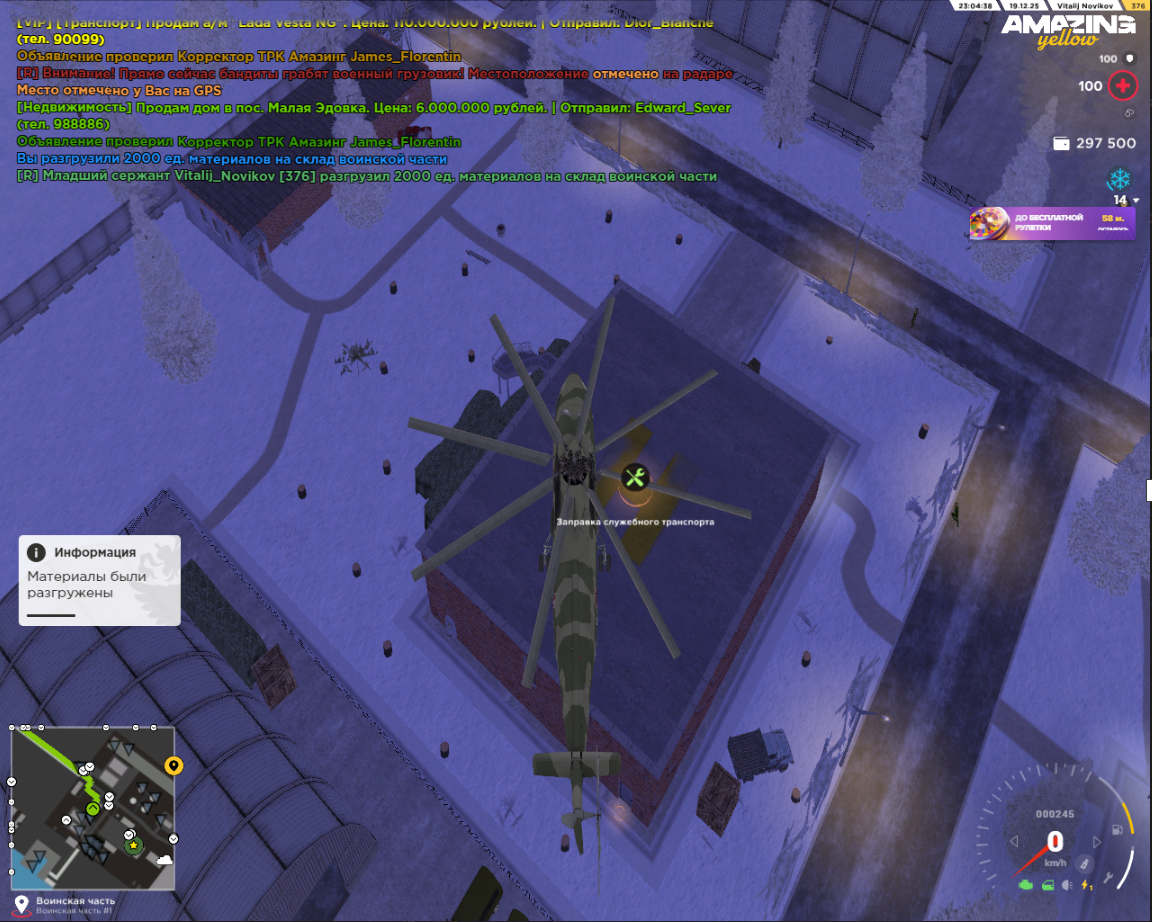Click the armor shield icon
Image resolution: width=1152 pixels, height=922 pixels.
tap(1130, 59)
